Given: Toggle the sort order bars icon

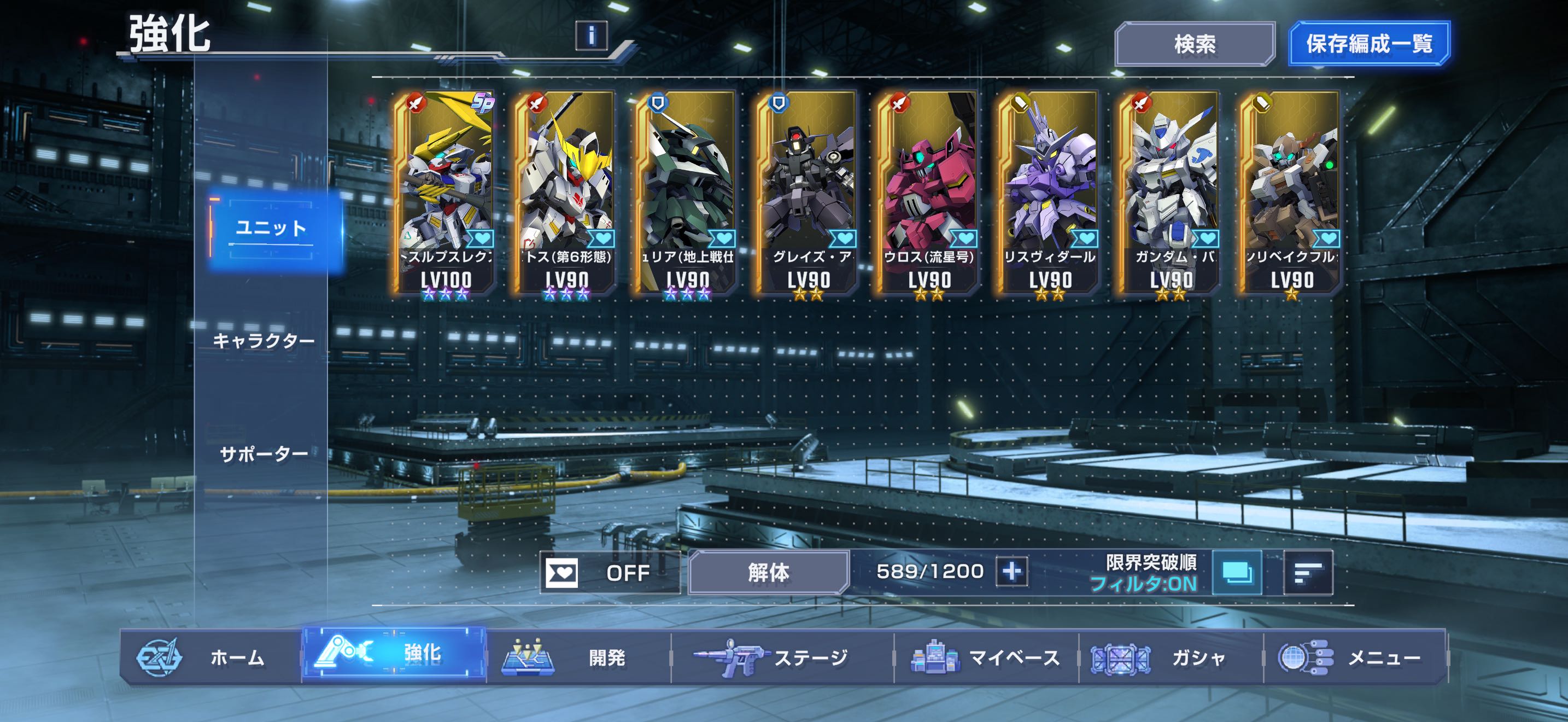Looking at the screenshot, I should (x=1307, y=572).
